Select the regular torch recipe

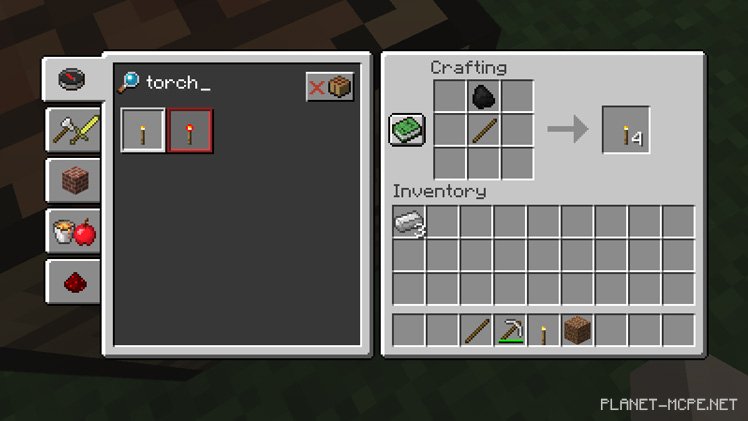pyautogui.click(x=142, y=131)
